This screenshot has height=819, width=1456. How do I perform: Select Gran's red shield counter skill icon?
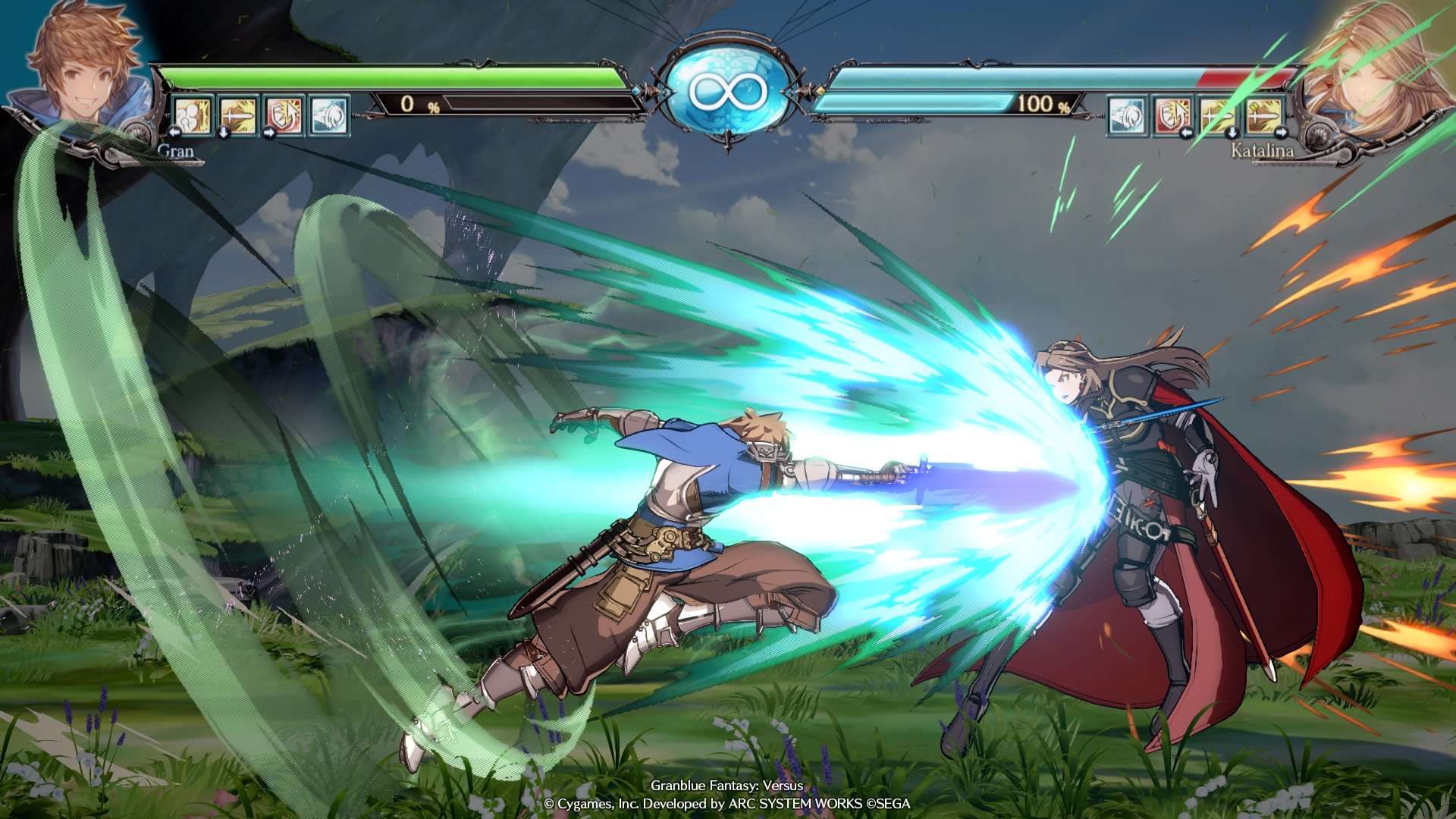tap(282, 116)
